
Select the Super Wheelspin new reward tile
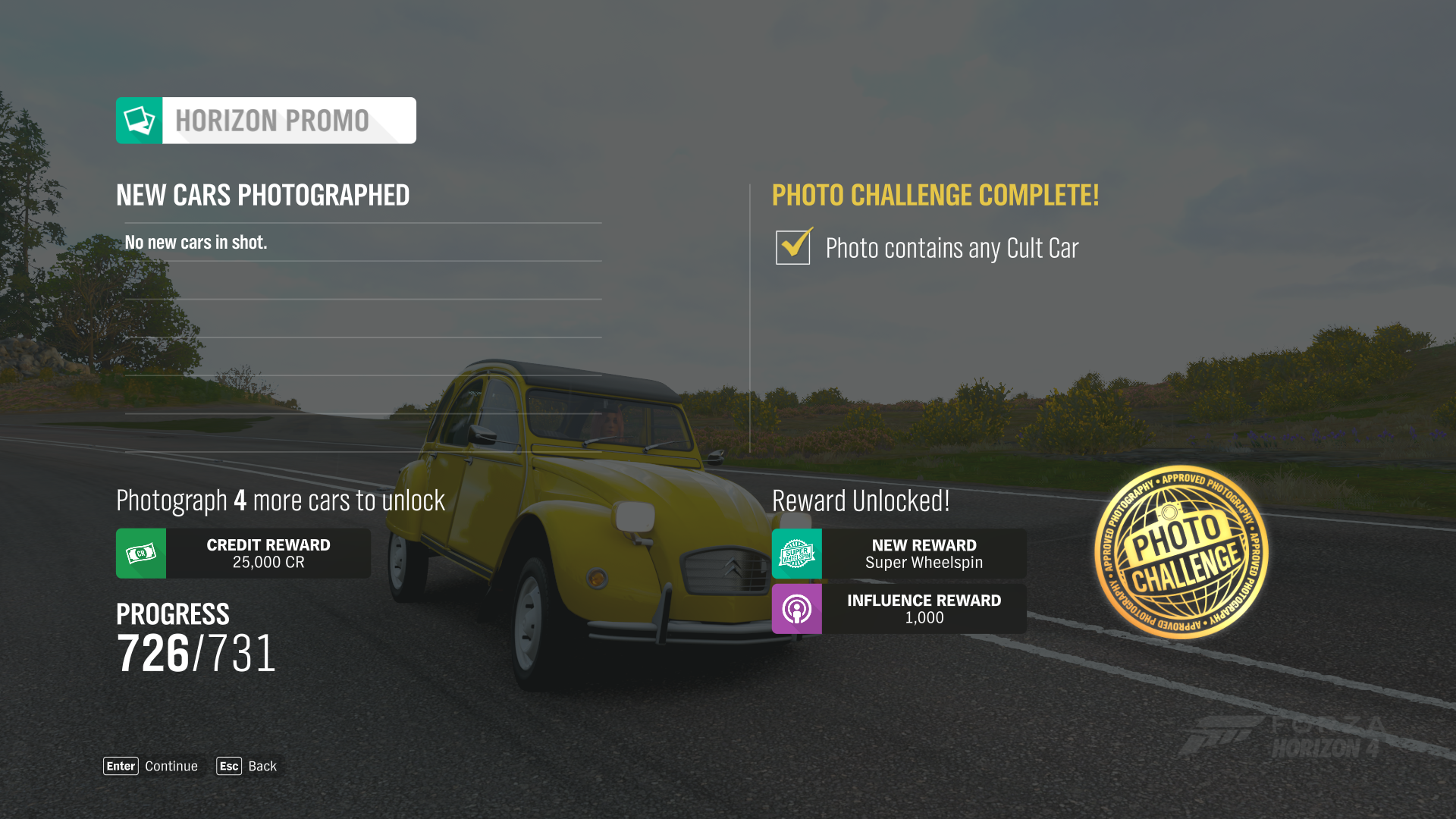coord(899,554)
